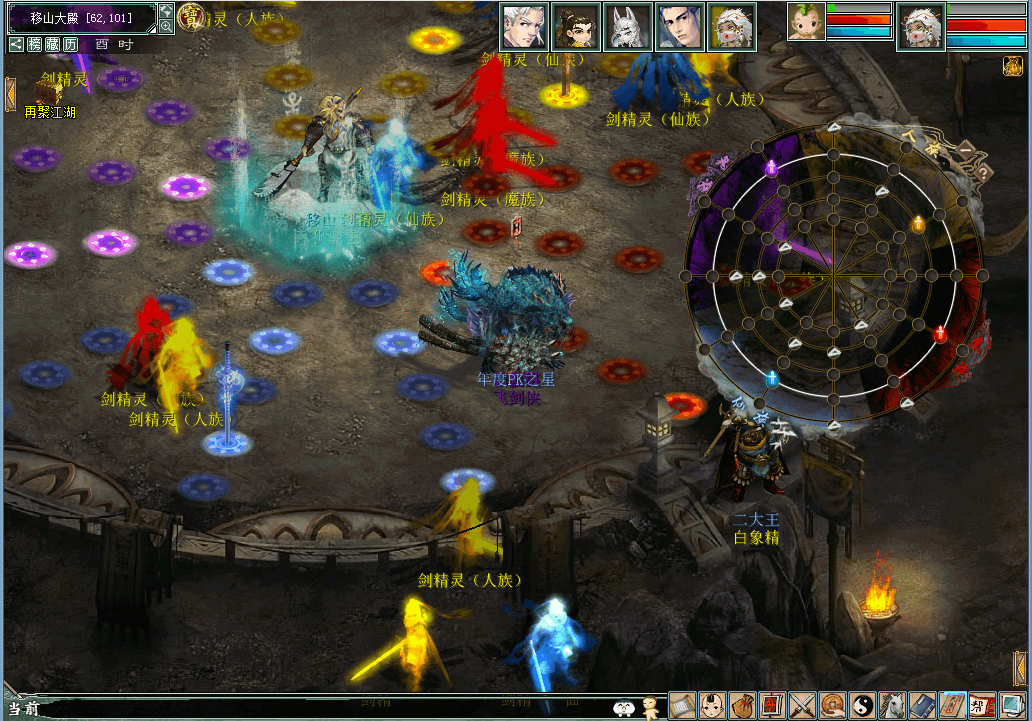Viewport: 1032px width, 721px height.
Task: Open the blue book icon
Action: tap(922, 705)
